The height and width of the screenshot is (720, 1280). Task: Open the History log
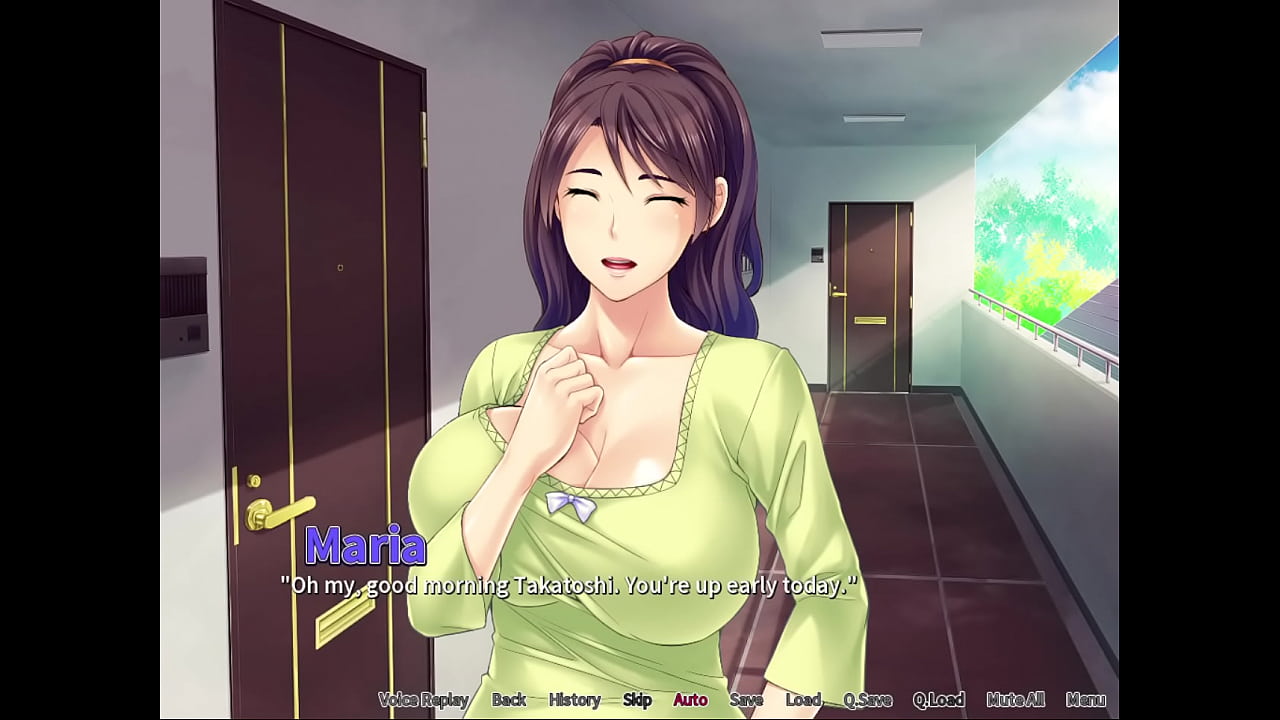(573, 700)
